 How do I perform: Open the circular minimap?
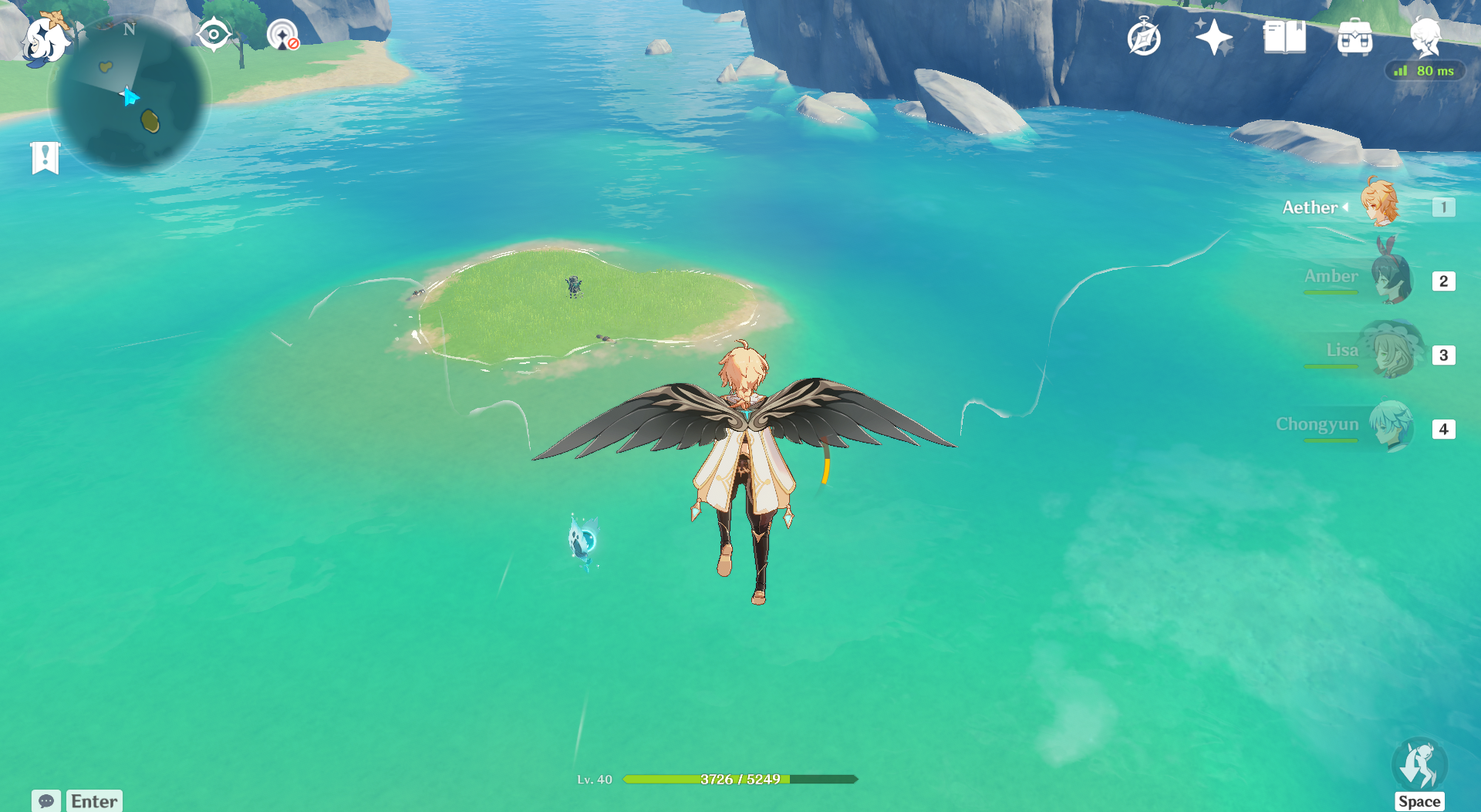click(x=129, y=95)
